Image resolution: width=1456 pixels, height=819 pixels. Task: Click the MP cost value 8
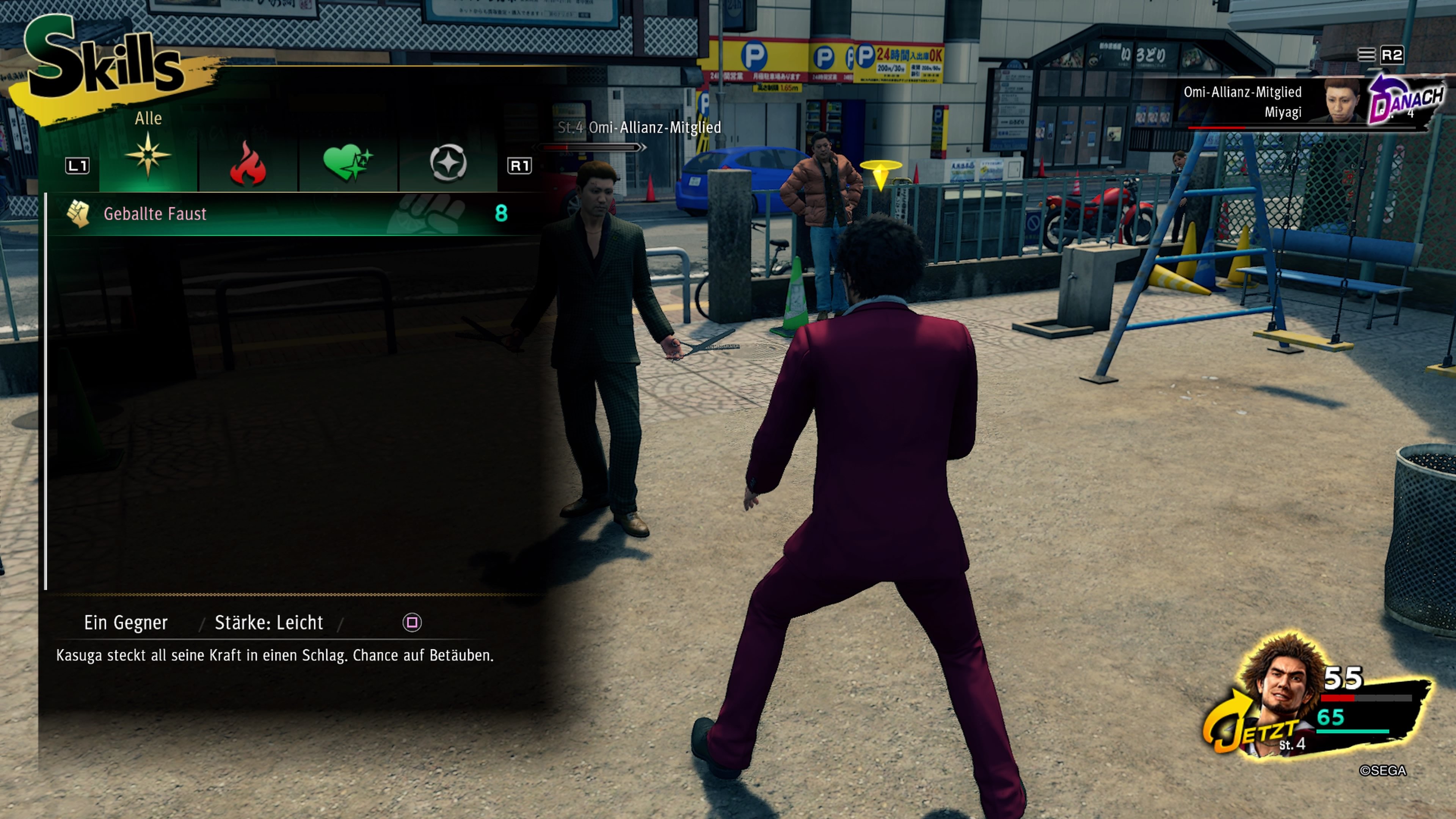(x=500, y=213)
